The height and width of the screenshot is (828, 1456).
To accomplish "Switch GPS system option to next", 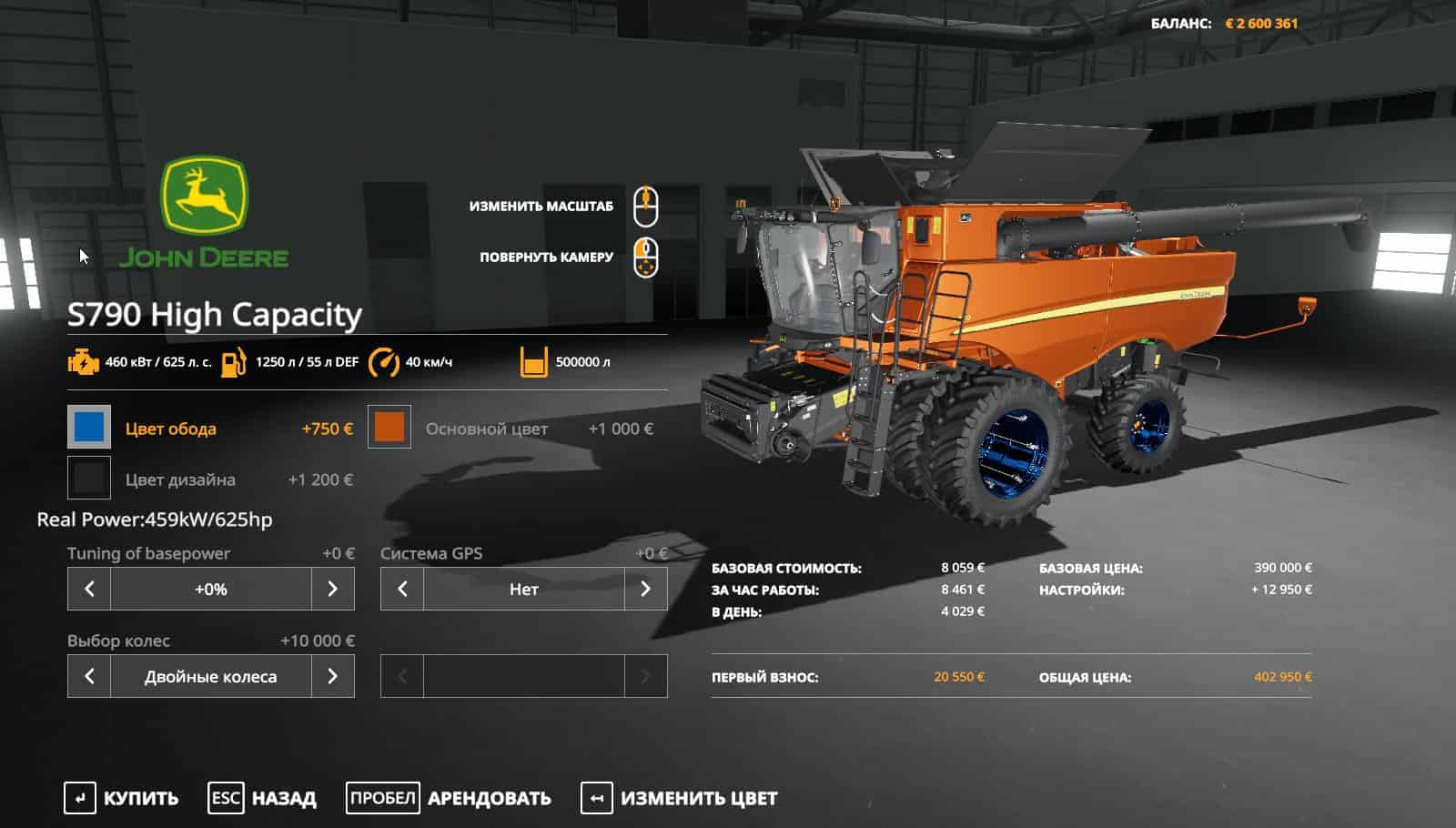I will tap(645, 590).
